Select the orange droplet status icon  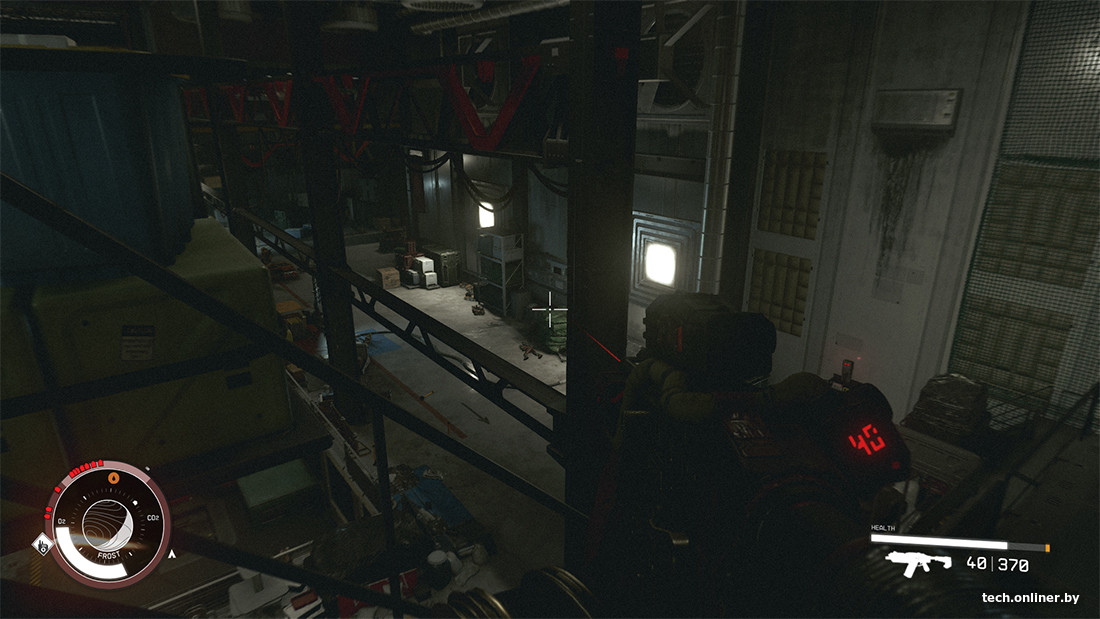pyautogui.click(x=112, y=479)
